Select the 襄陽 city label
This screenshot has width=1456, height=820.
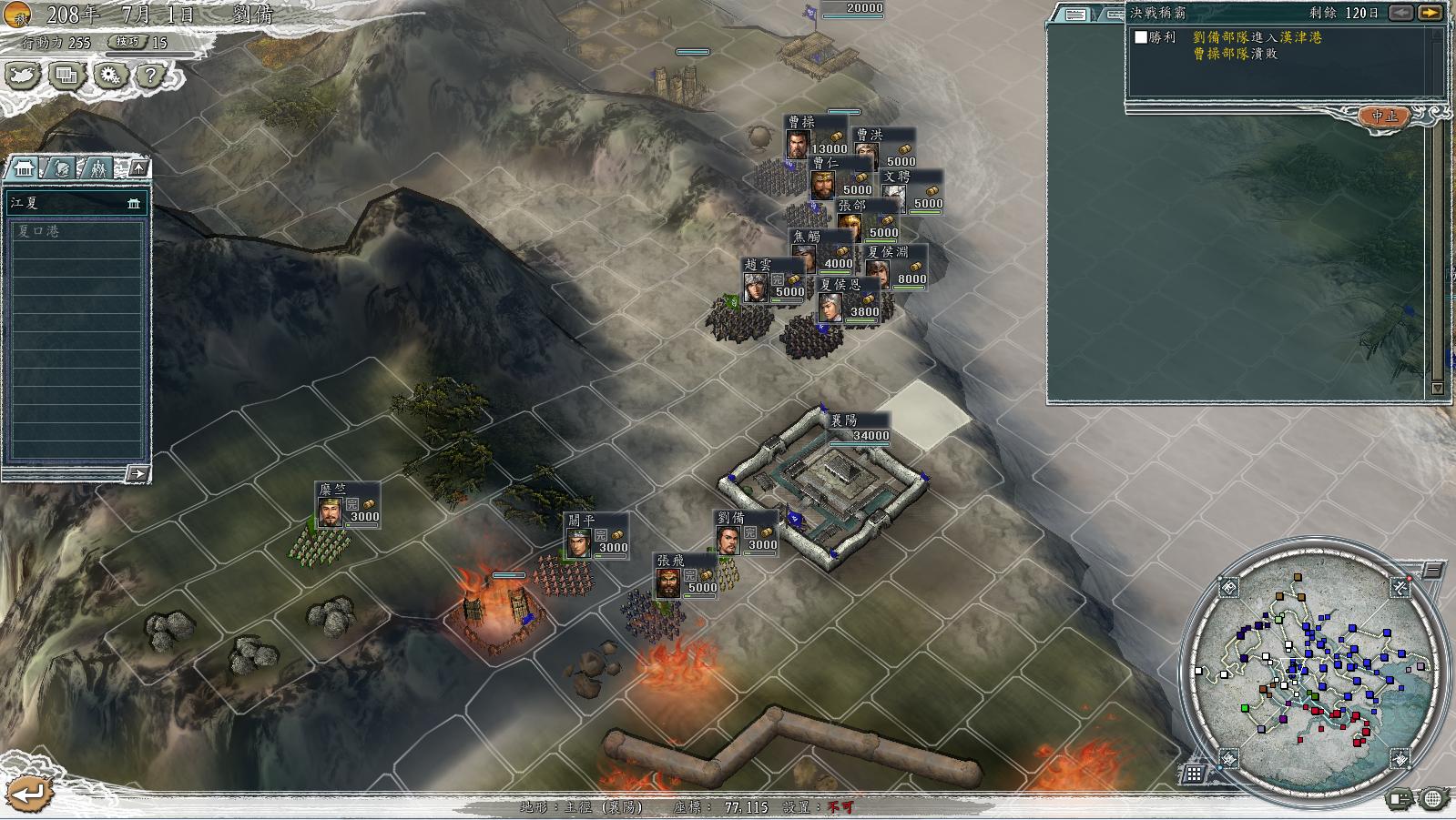click(859, 428)
